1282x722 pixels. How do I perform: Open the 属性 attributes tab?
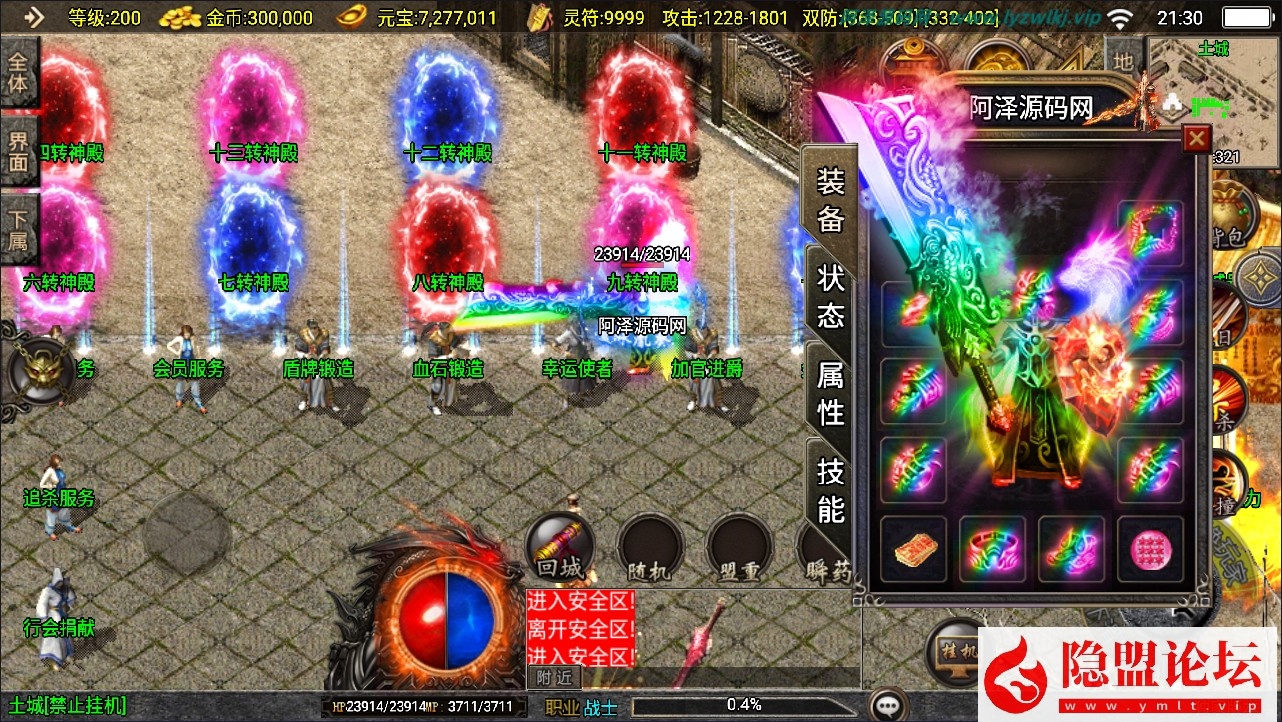click(x=831, y=393)
